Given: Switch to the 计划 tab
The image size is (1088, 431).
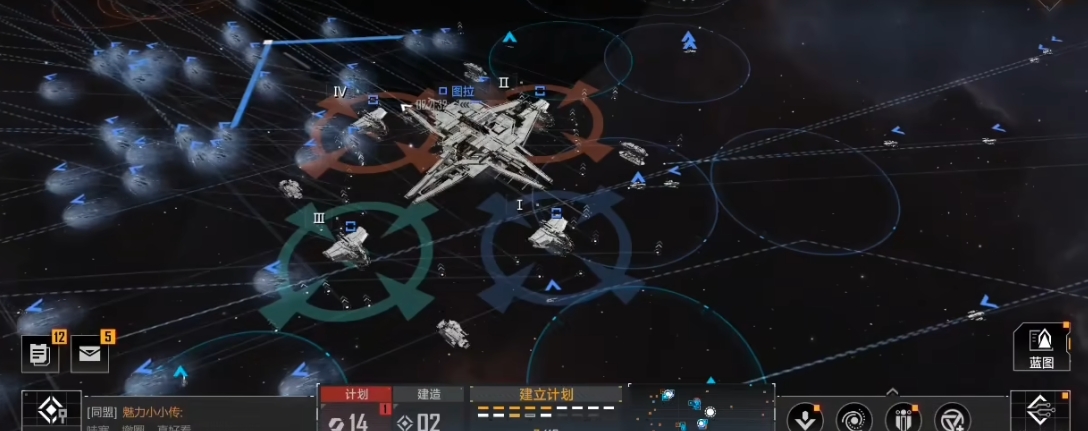Looking at the screenshot, I should [x=356, y=394].
